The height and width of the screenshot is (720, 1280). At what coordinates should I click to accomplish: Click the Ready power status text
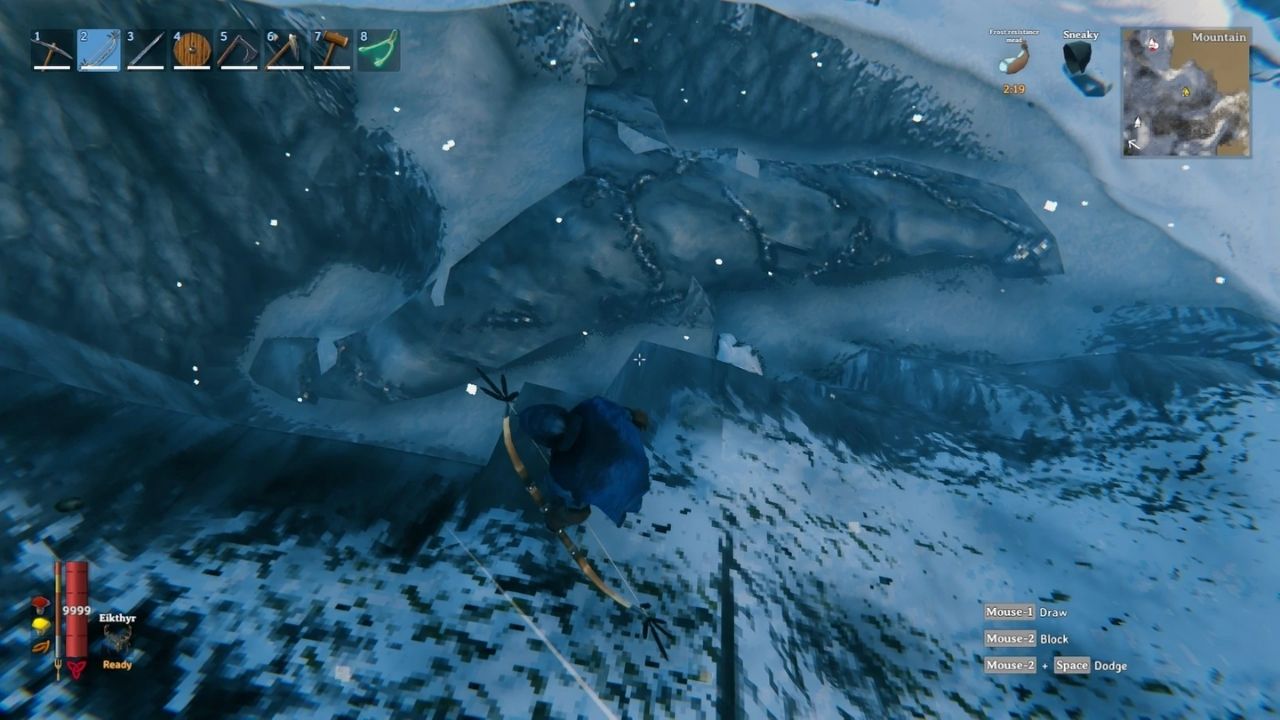117,665
